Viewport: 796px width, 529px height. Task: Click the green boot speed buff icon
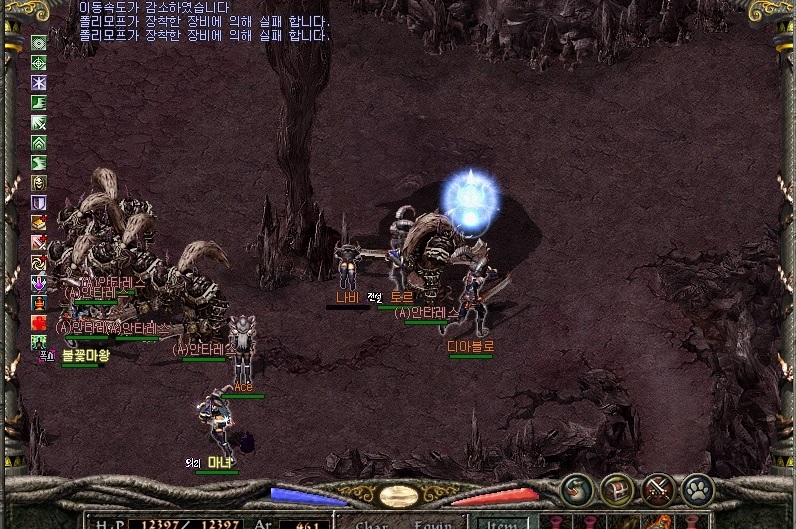tap(39, 103)
